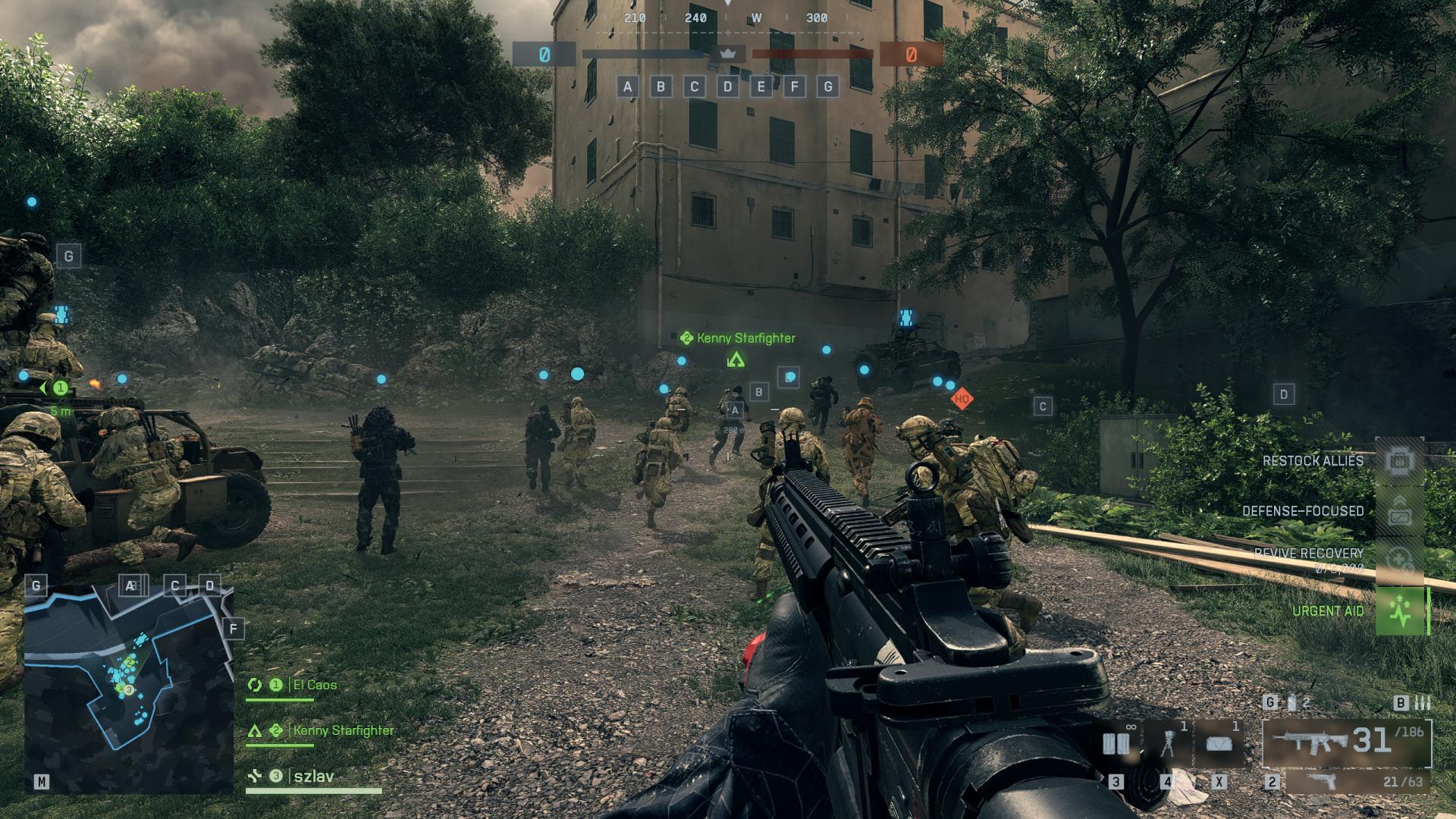Click the orange HQ diamond marker

(x=962, y=399)
